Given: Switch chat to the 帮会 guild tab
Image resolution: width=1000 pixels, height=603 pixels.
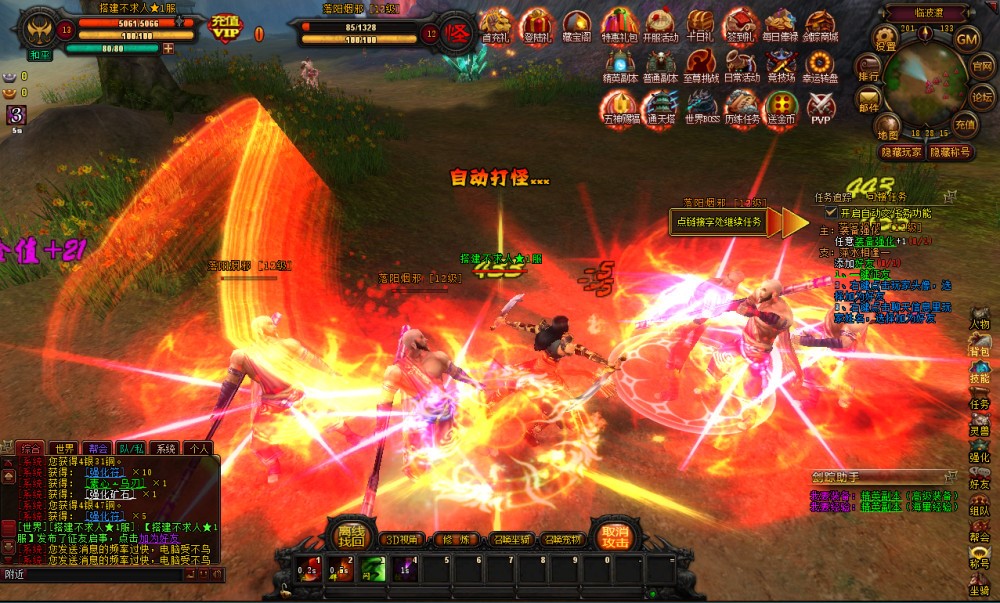Looking at the screenshot, I should (97, 448).
